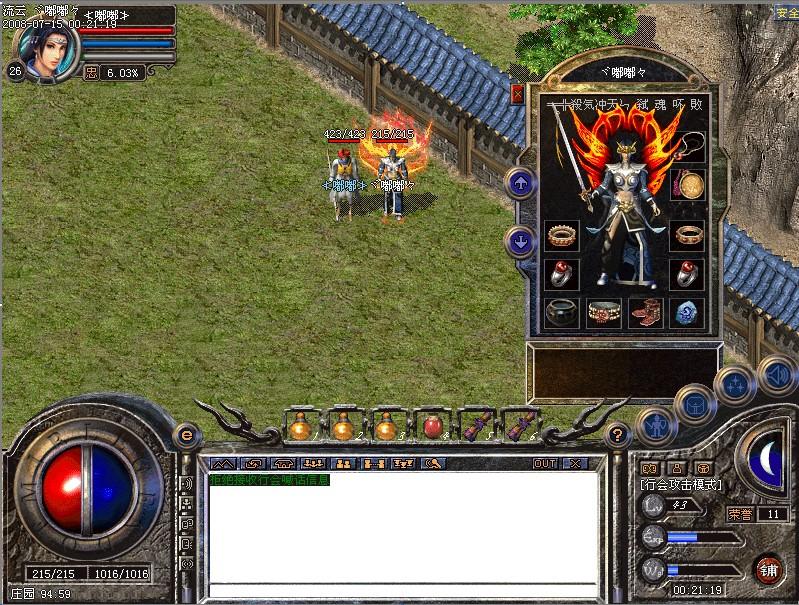Close the character equipment panel
This screenshot has width=799, height=605.
517,95
